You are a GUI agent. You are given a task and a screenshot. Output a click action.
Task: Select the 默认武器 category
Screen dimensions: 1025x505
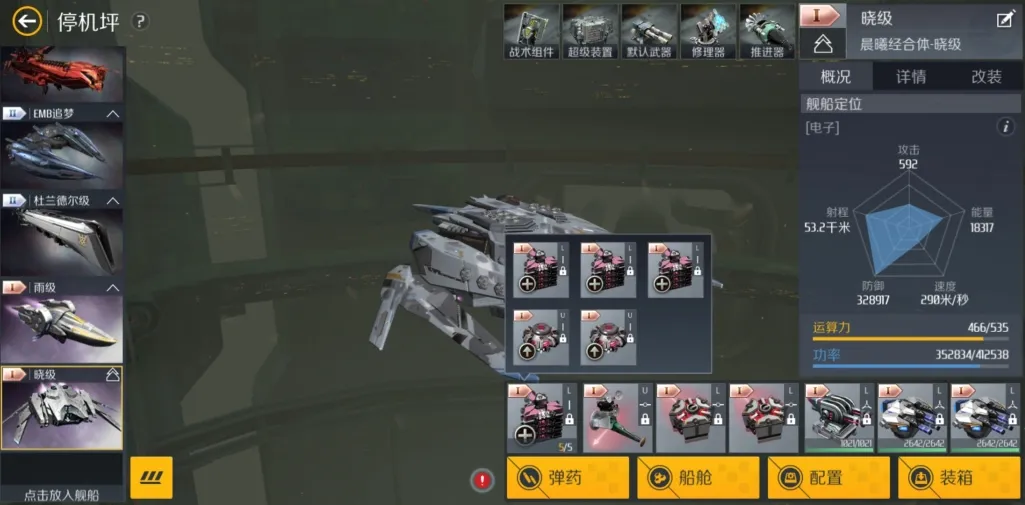pos(649,31)
